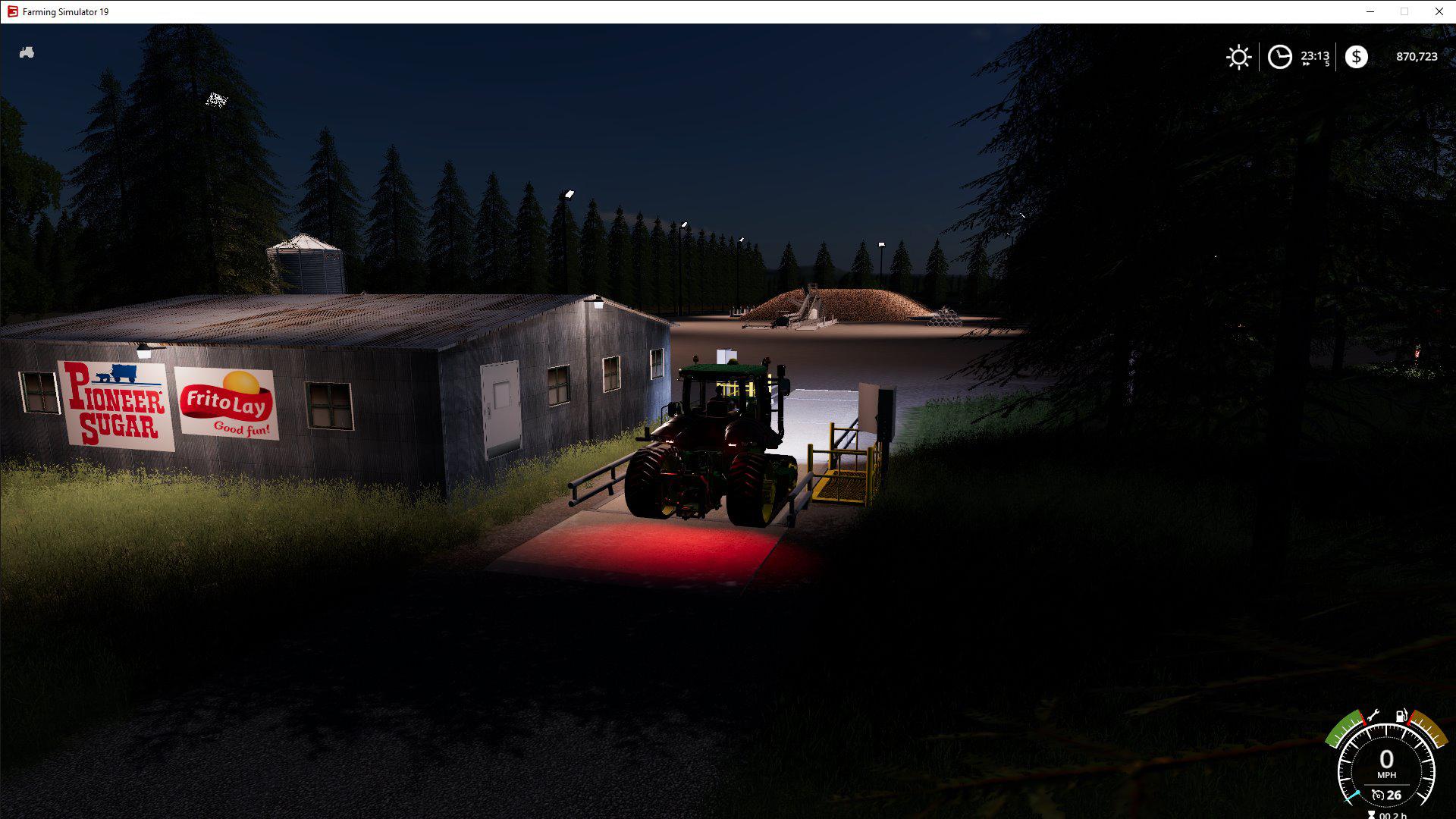Minimize the game window
Screen dimensions: 1456x819
pos(1370,11)
